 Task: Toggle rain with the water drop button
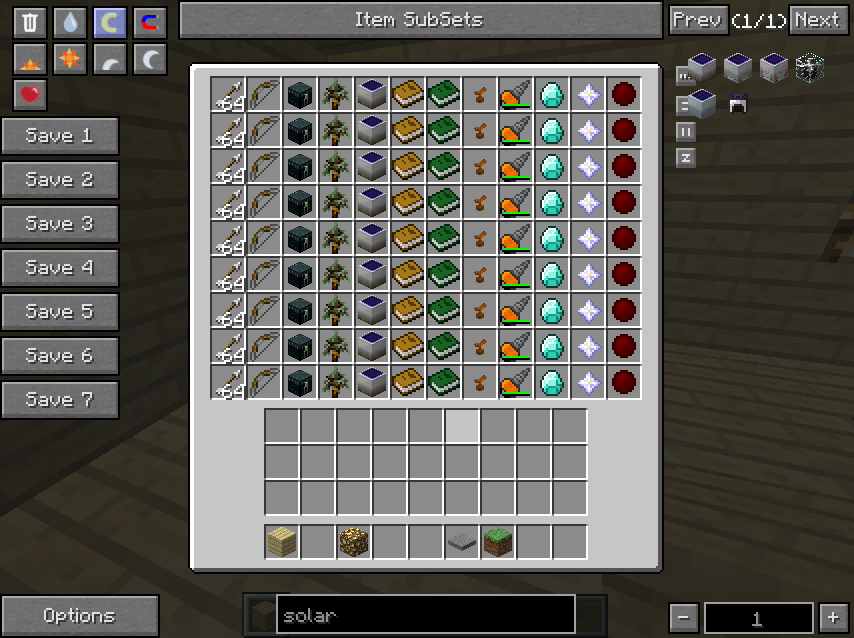pos(70,22)
